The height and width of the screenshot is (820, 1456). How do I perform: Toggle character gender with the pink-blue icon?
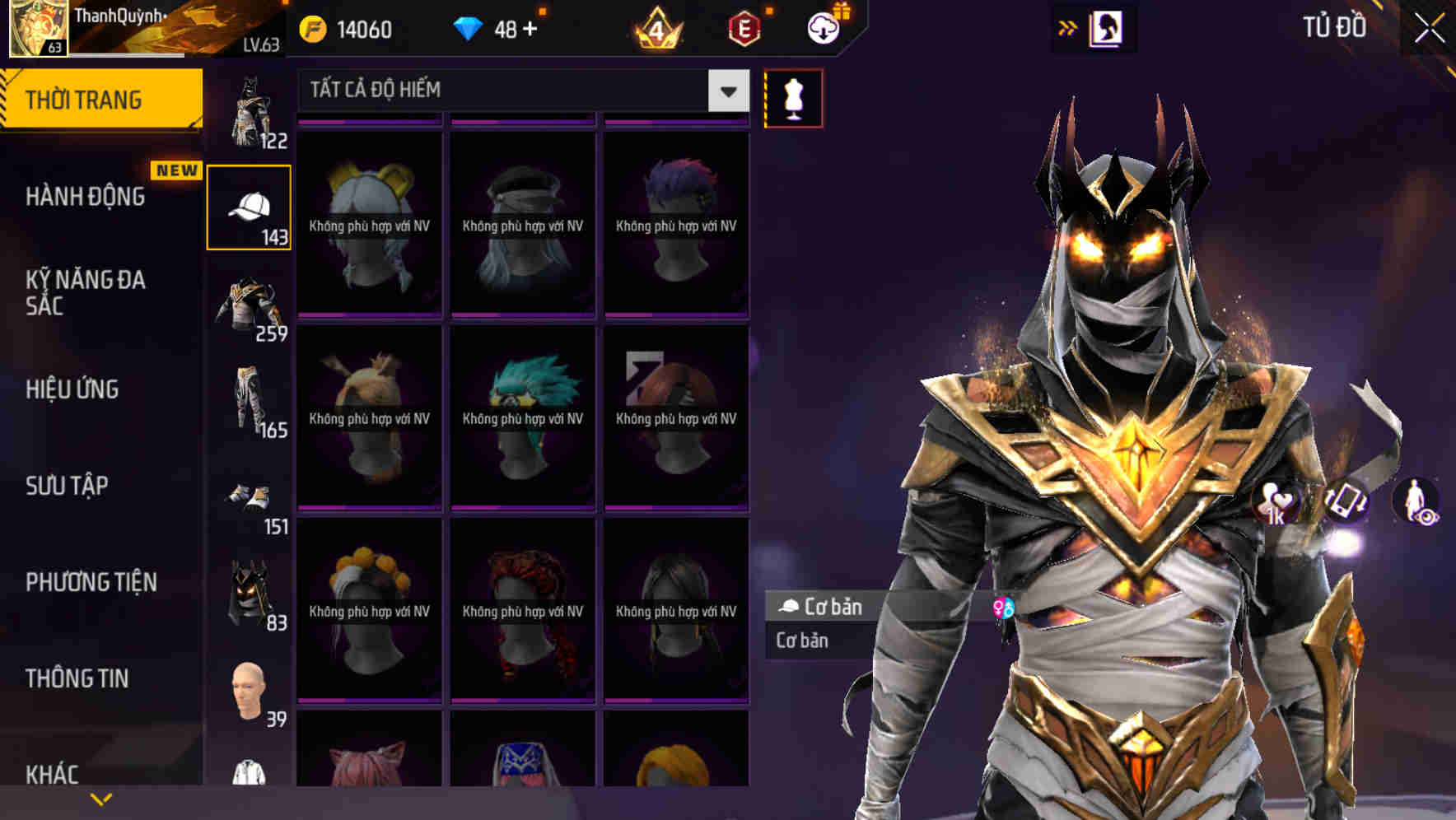[1002, 608]
